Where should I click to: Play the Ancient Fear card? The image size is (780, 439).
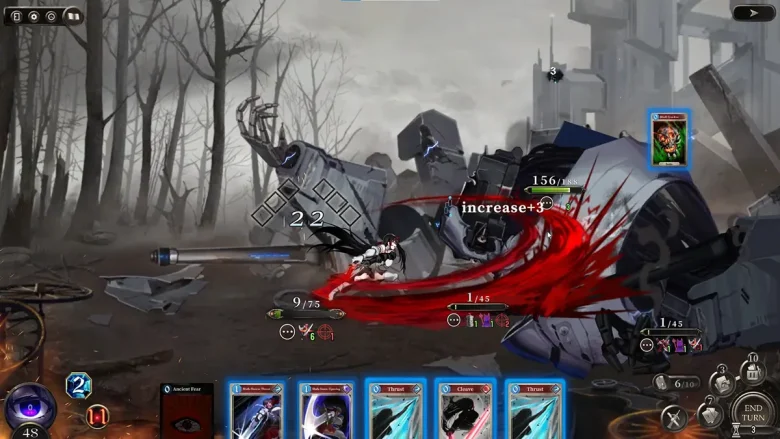pyautogui.click(x=187, y=412)
